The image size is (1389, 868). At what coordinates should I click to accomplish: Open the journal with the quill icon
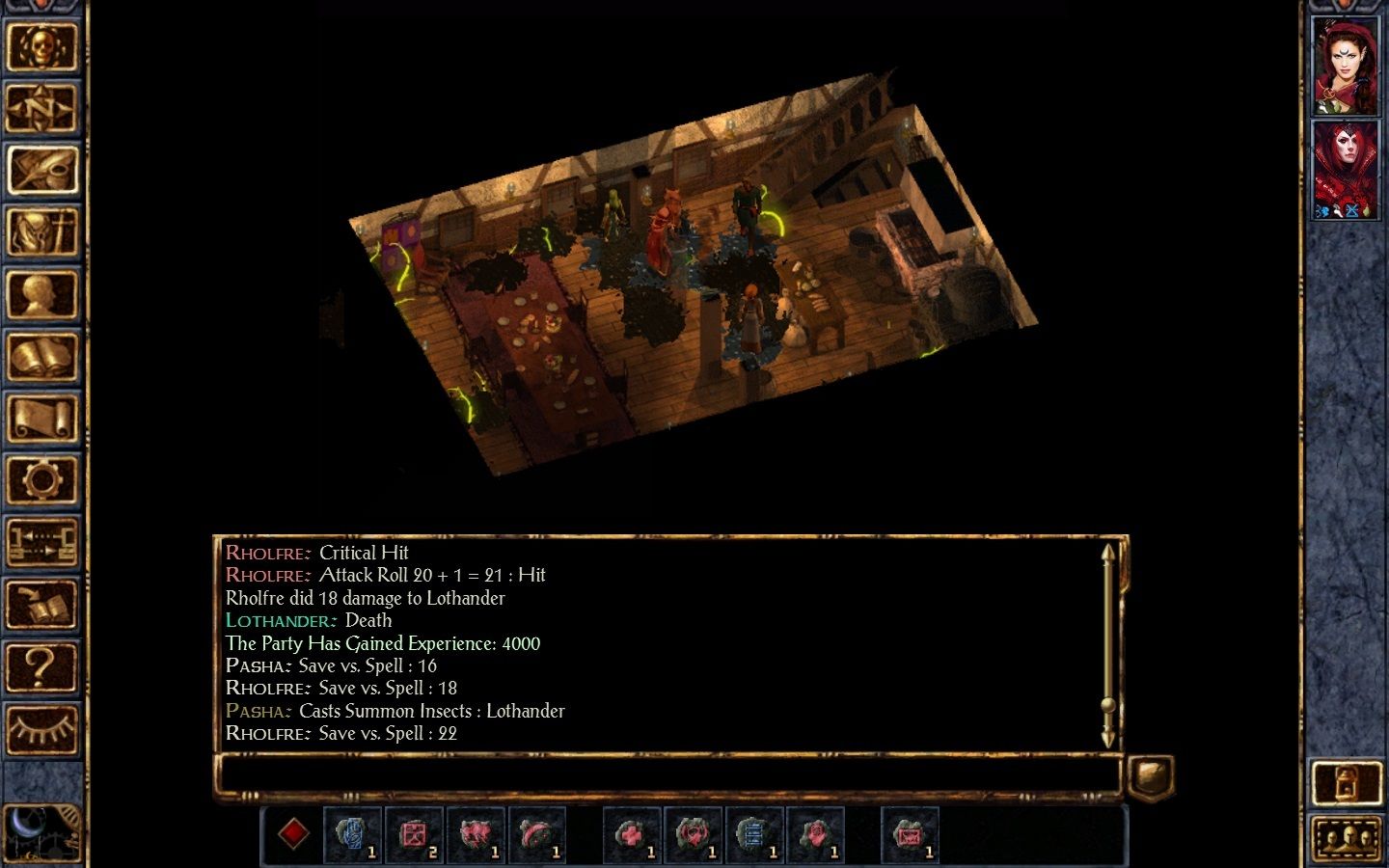tap(43, 169)
